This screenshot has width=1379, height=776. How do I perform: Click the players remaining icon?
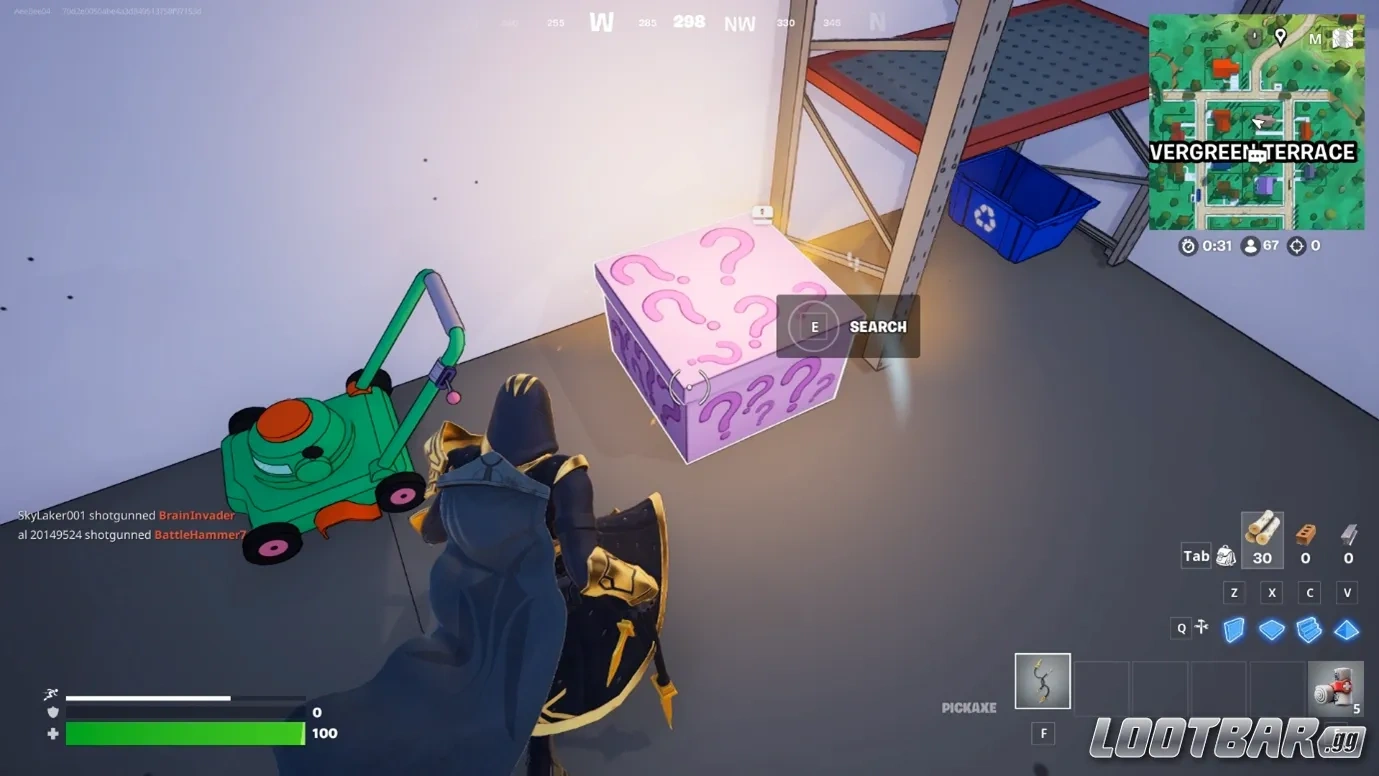click(1251, 245)
